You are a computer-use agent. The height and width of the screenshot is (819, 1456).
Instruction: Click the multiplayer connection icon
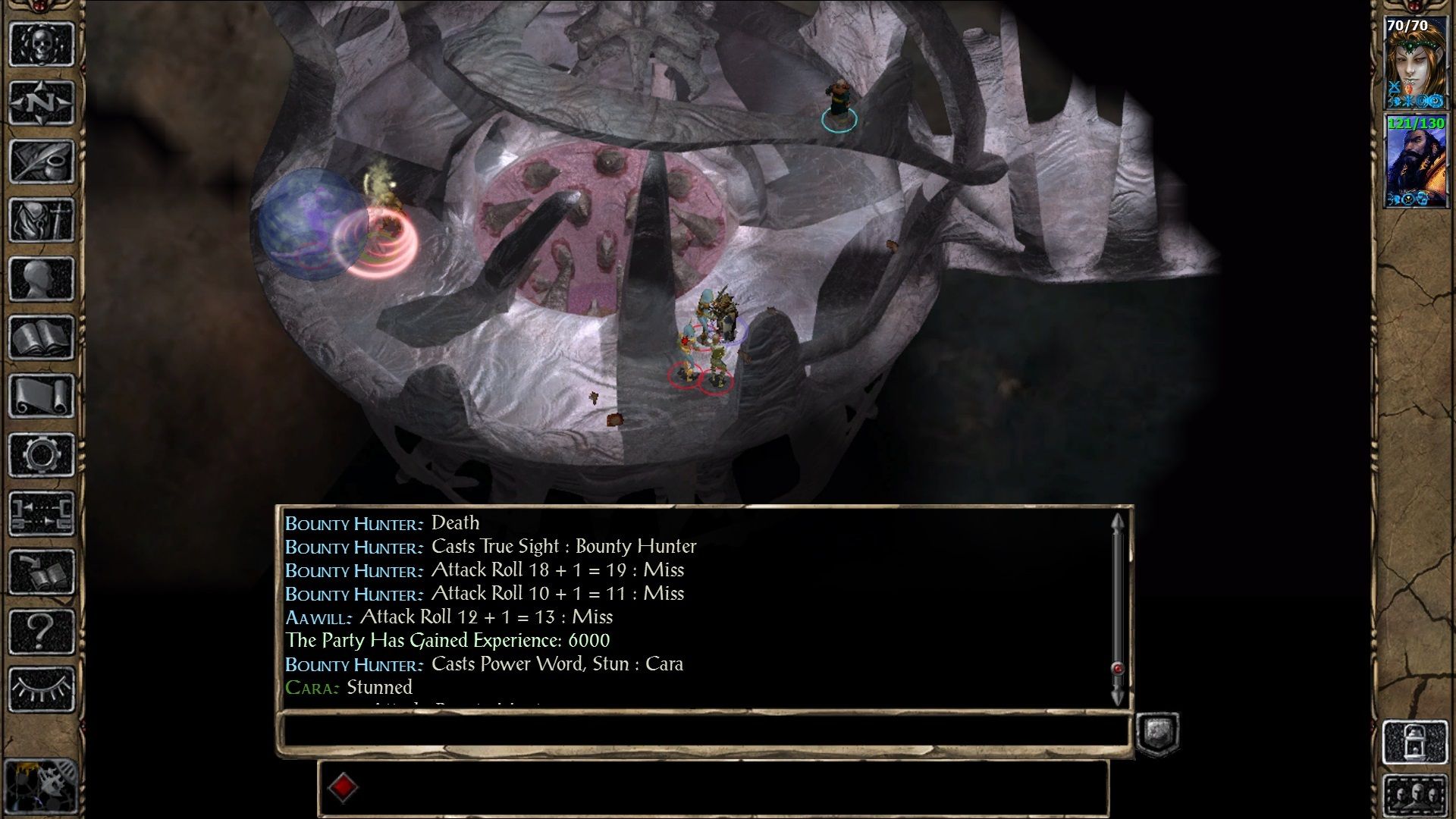click(x=42, y=513)
